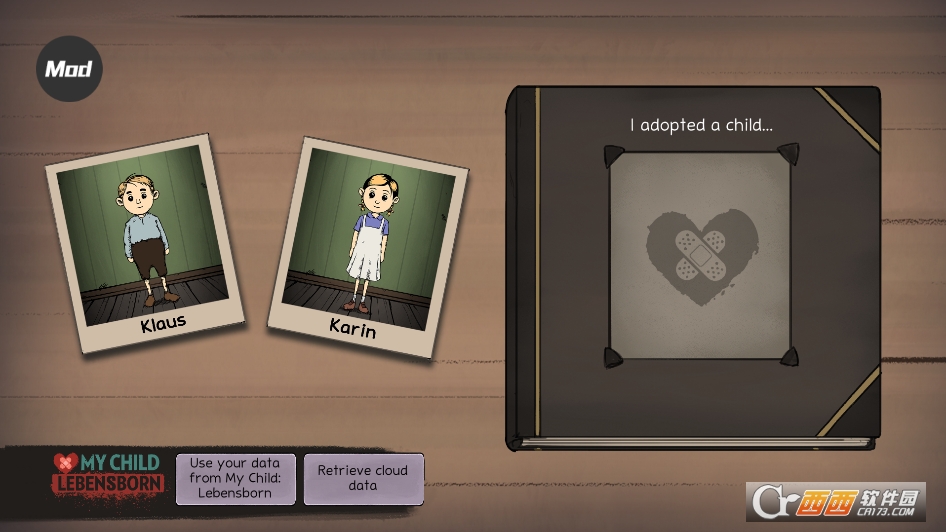Select Karin's polaroid photo
This screenshot has height=532, width=946.
(368, 247)
